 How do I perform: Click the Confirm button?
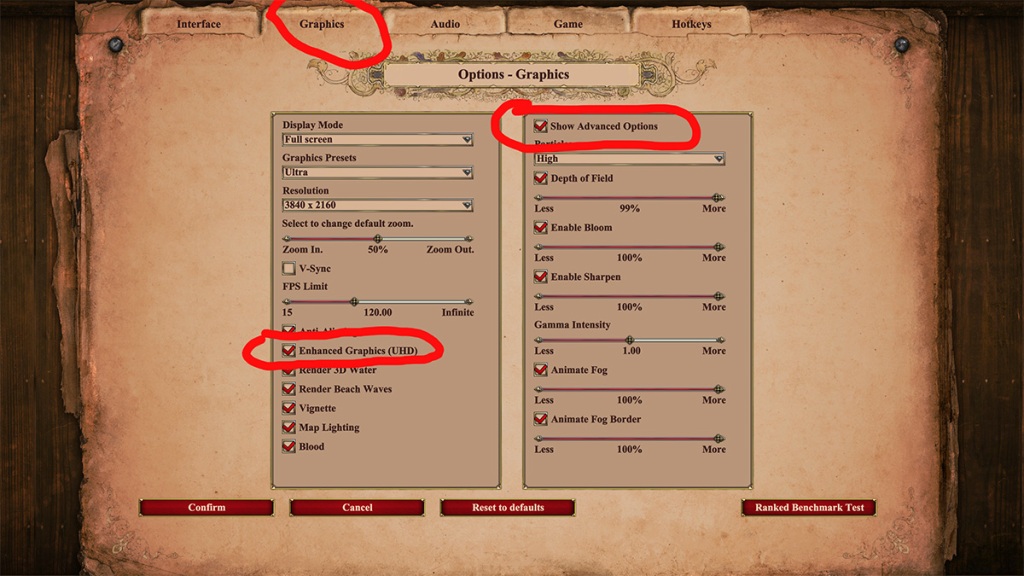pyautogui.click(x=206, y=508)
